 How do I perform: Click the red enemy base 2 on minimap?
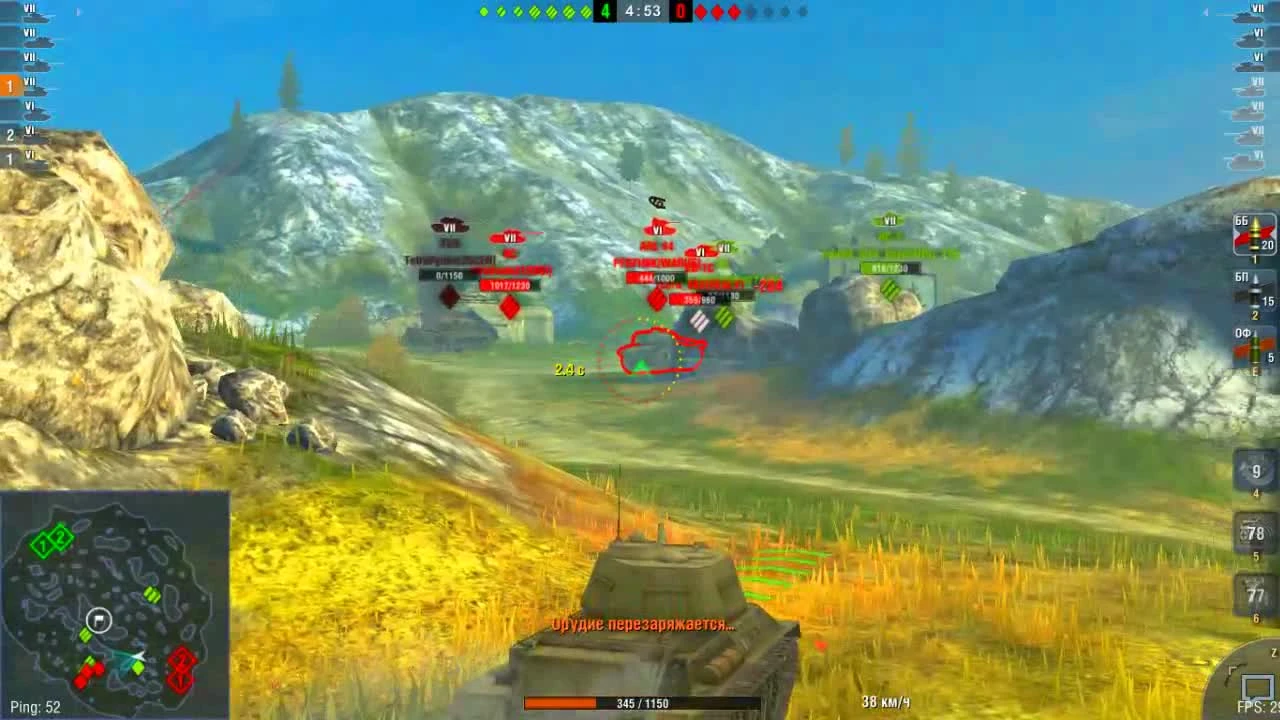click(183, 659)
